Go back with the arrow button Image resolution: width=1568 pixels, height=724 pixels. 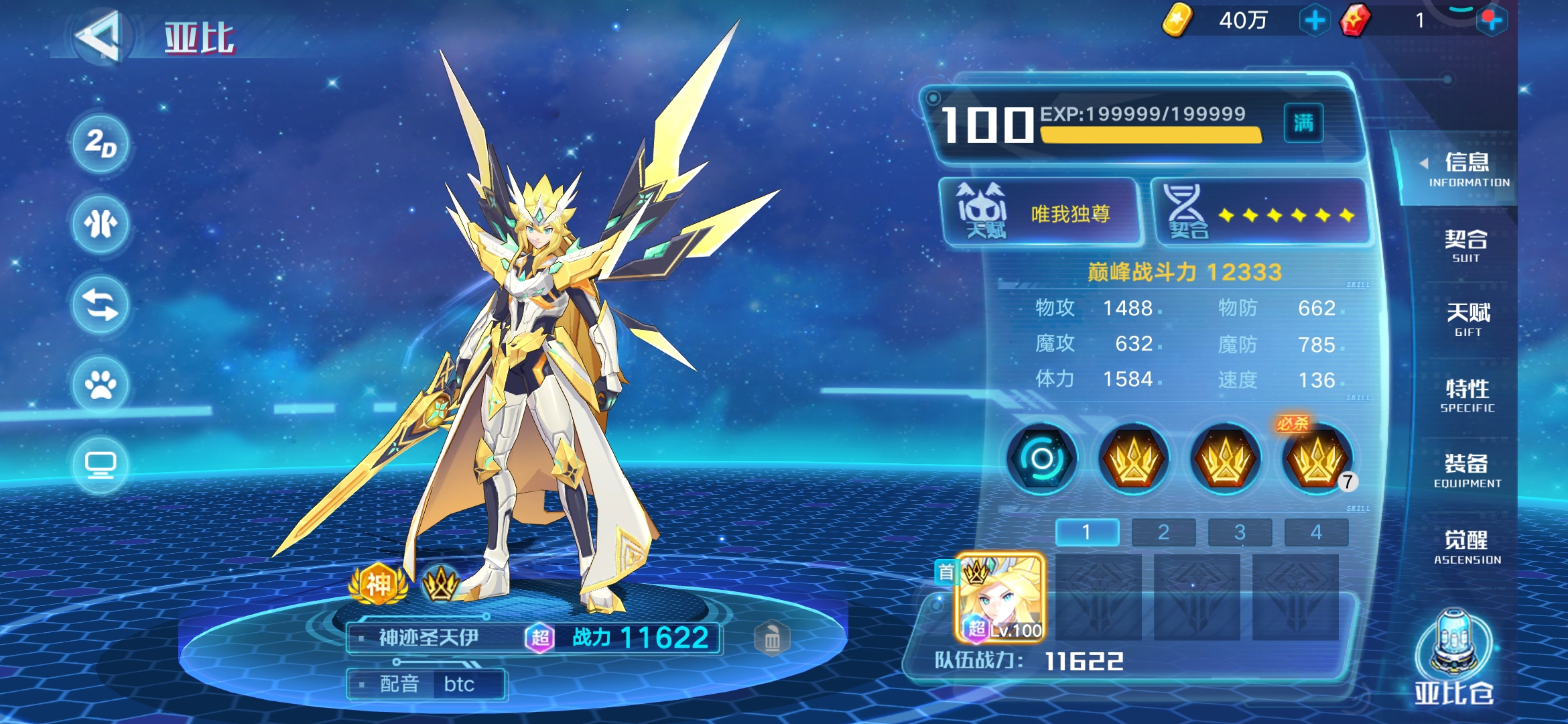(x=99, y=37)
